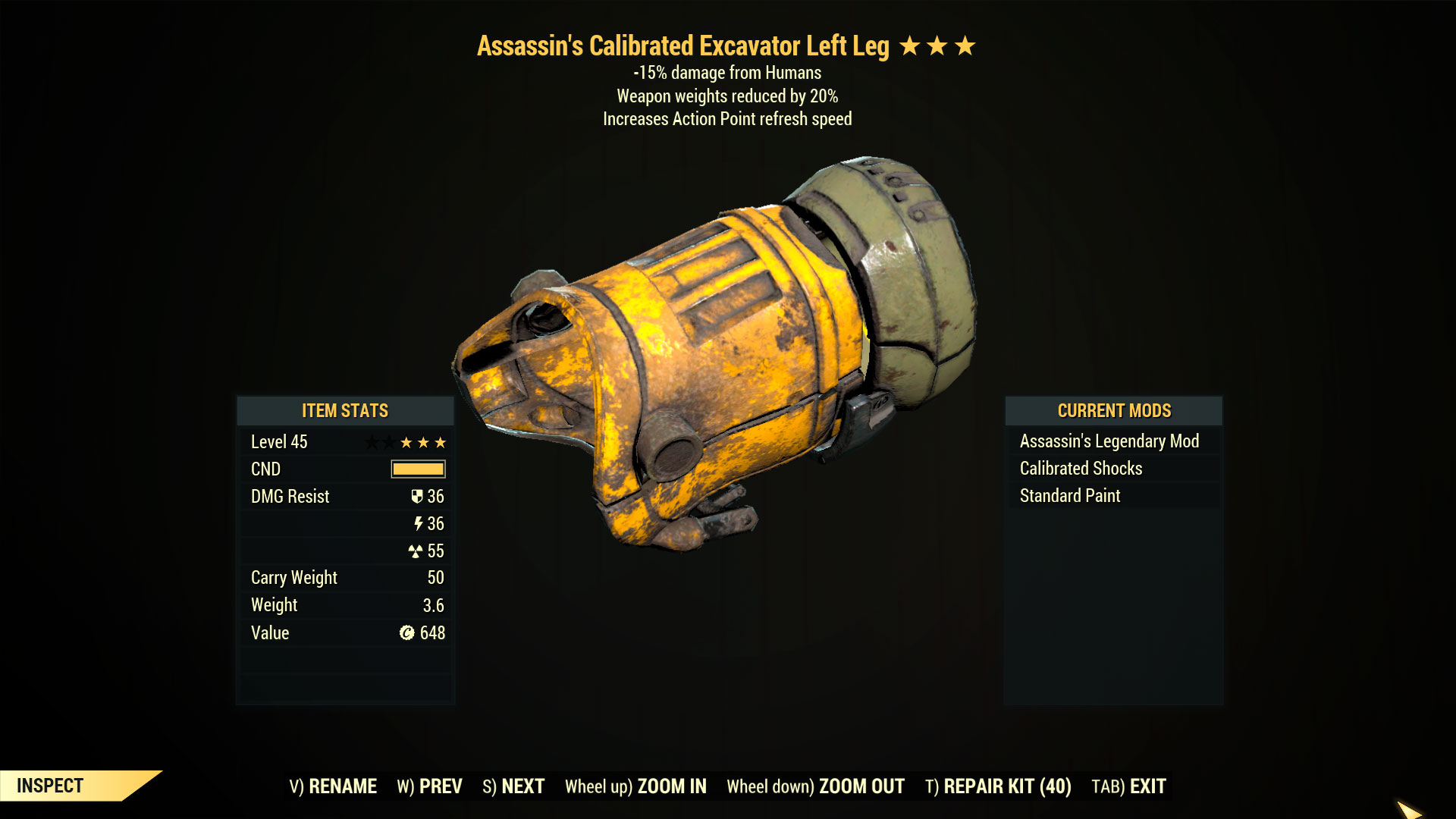
Task: Choose the Rename option
Action: coord(333,786)
